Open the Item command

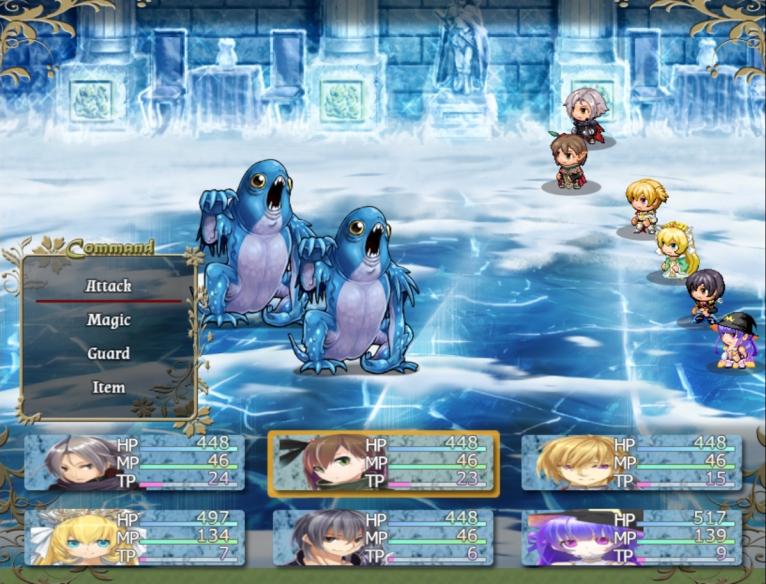[x=108, y=388]
